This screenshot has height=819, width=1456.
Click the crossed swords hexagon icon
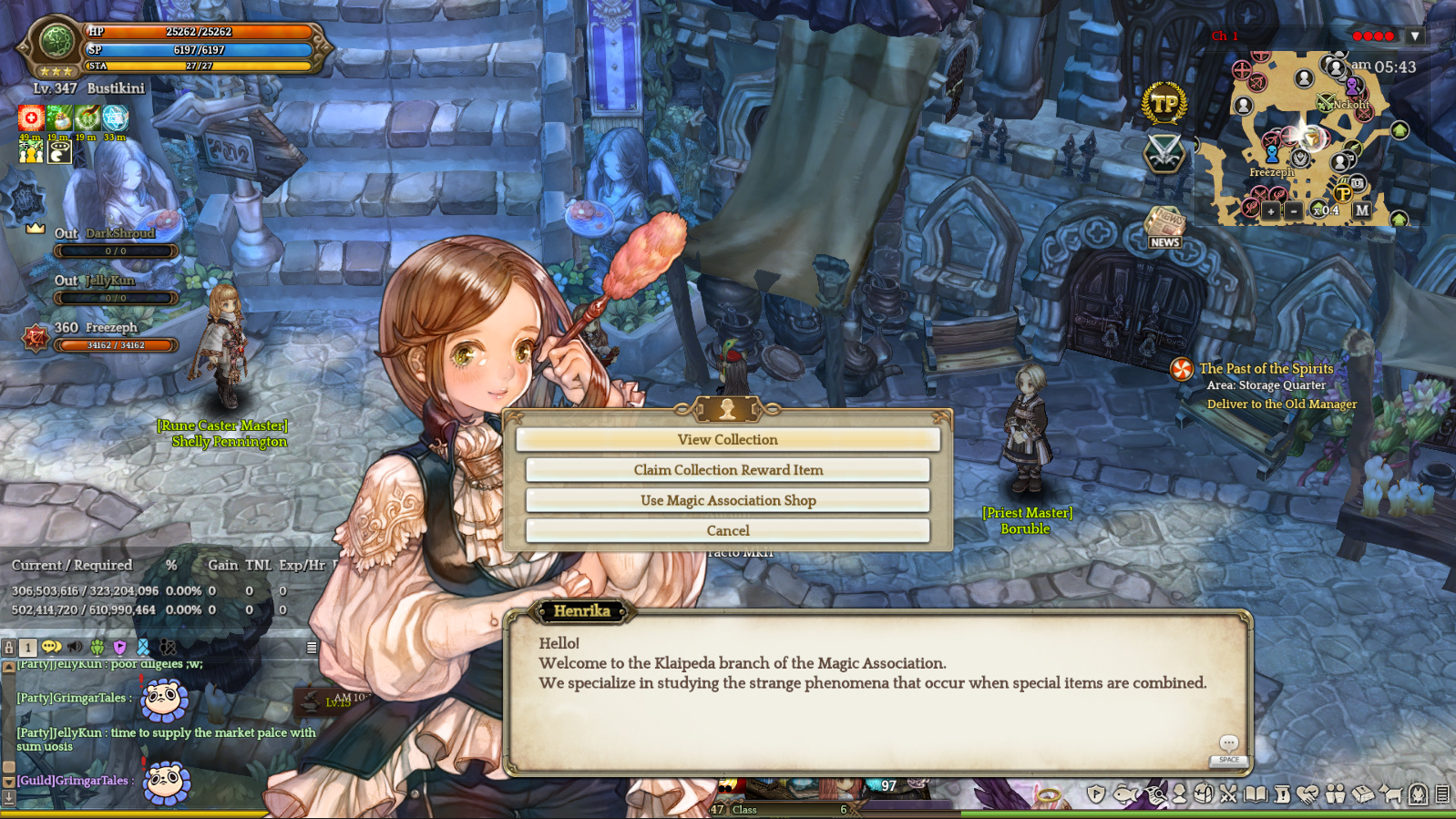click(x=1164, y=153)
